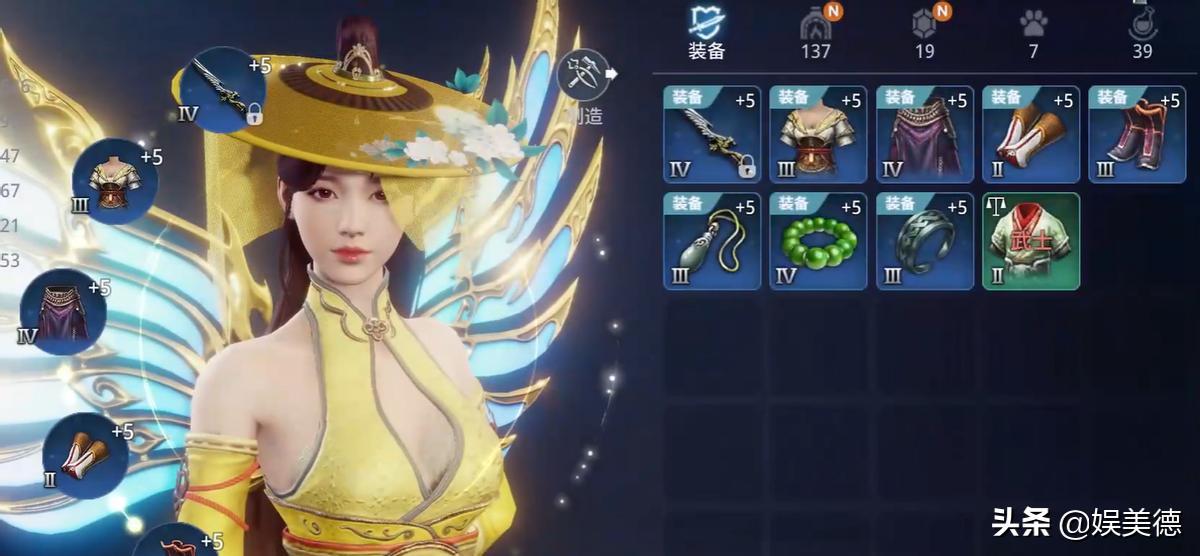Image resolution: width=1200 pixels, height=556 pixels.
Task: Choose the green bead bracelet item
Action: (x=818, y=241)
